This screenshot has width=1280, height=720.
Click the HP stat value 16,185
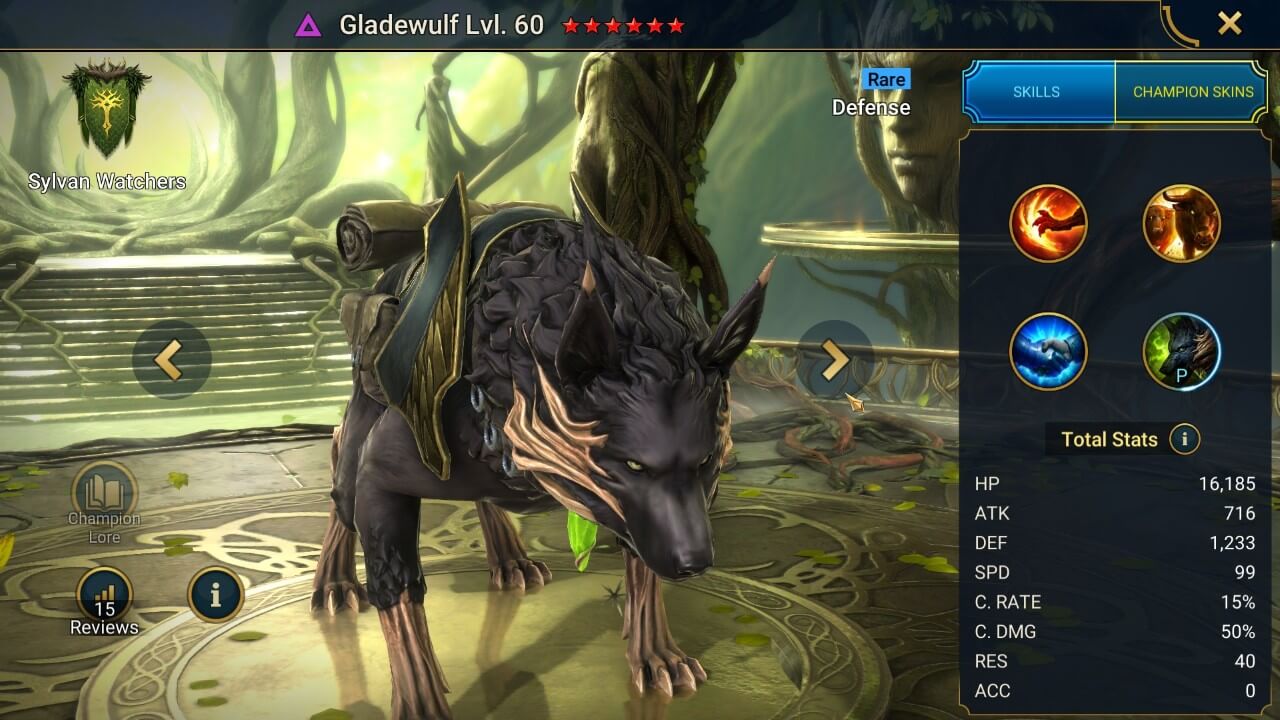tap(1229, 484)
